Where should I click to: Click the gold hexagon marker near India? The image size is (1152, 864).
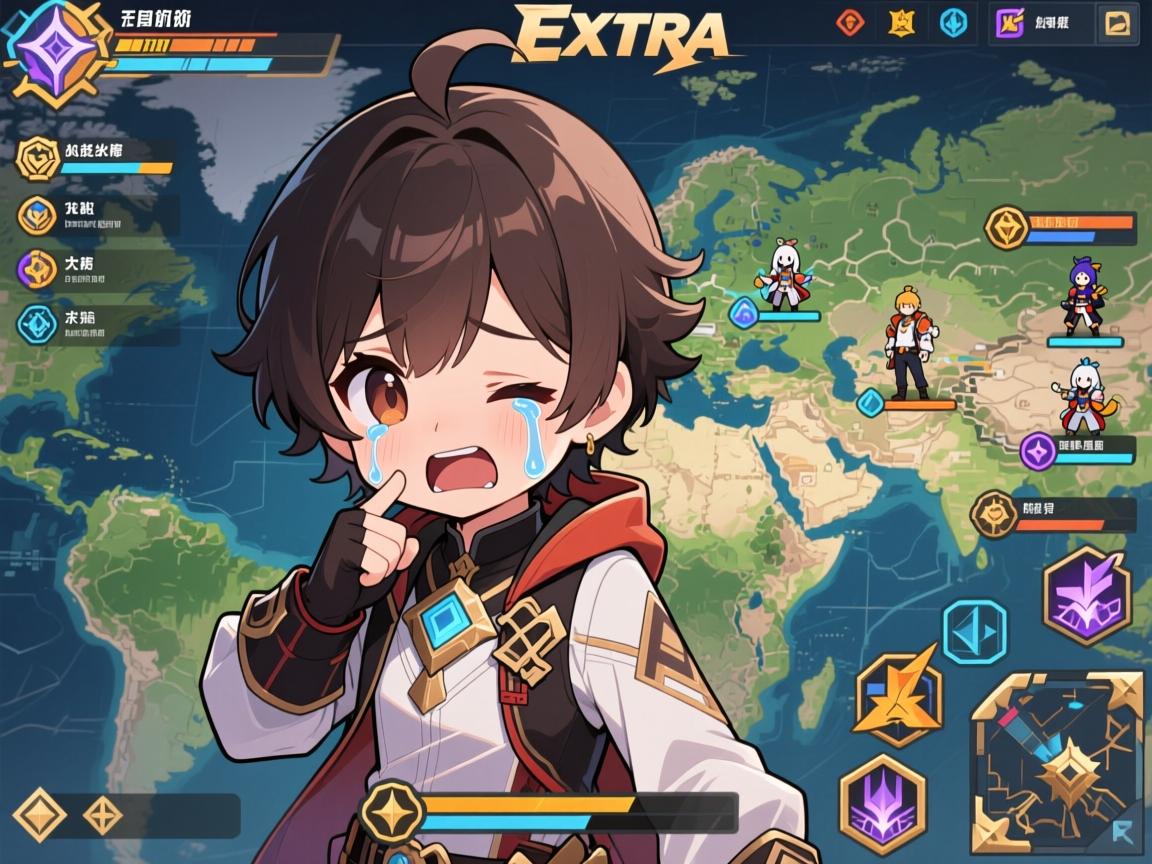pyautogui.click(x=993, y=516)
